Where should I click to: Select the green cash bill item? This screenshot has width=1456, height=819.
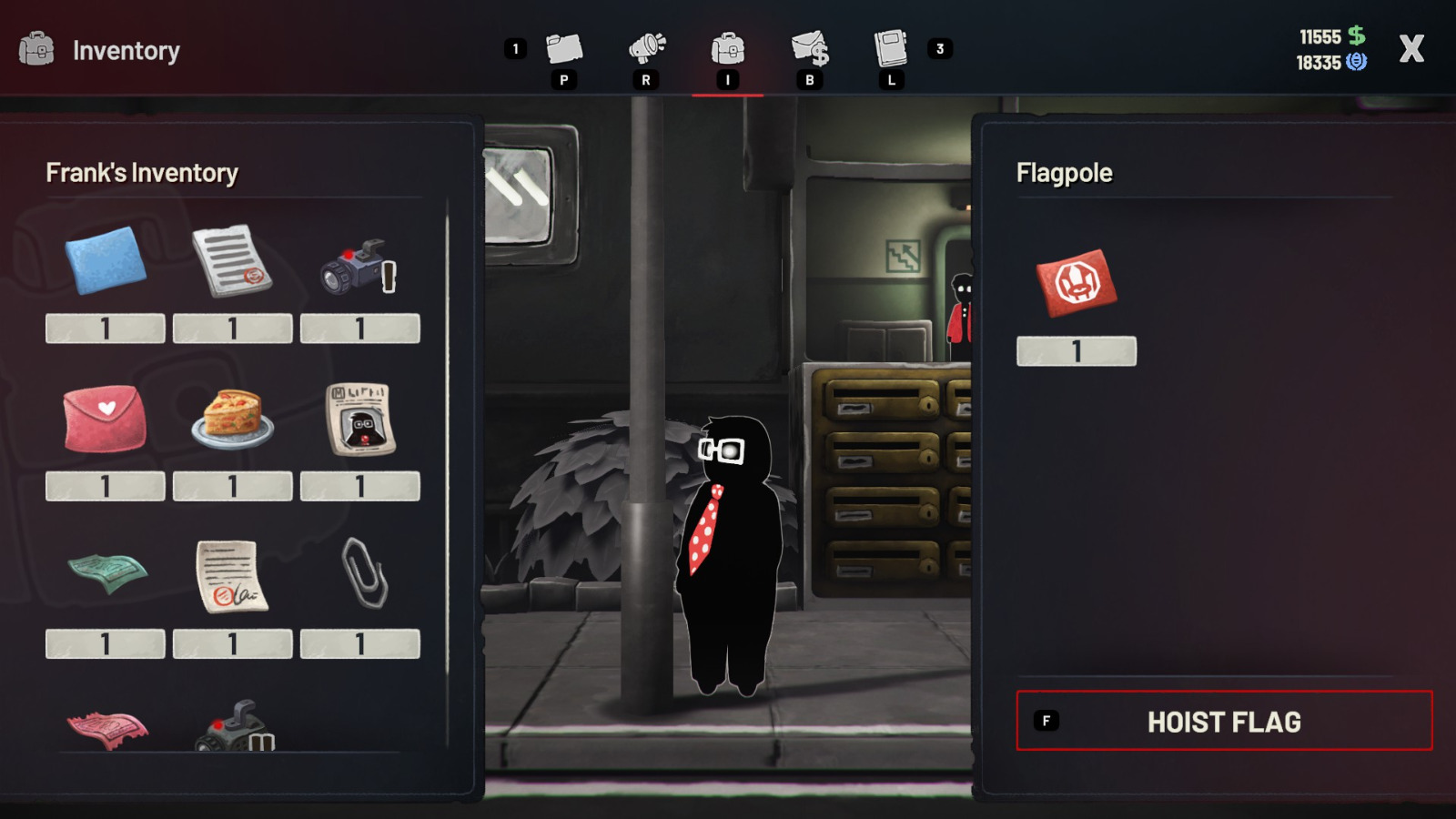coord(106,573)
